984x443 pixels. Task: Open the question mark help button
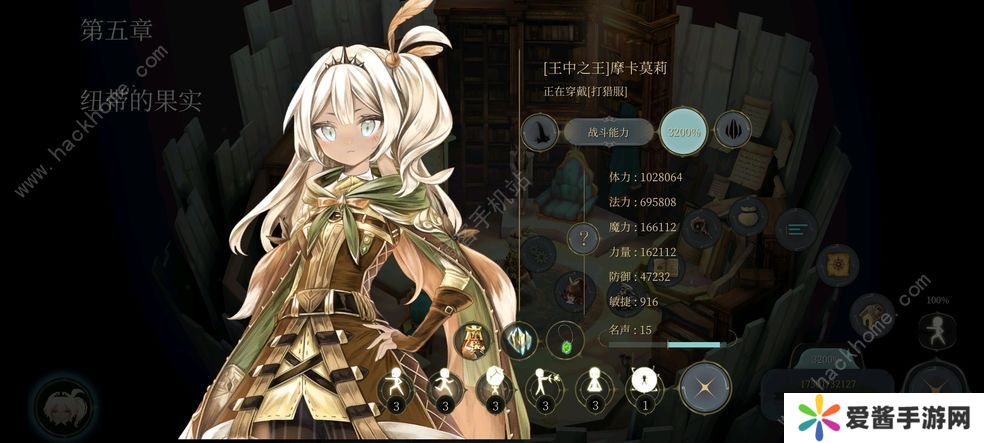pos(583,238)
